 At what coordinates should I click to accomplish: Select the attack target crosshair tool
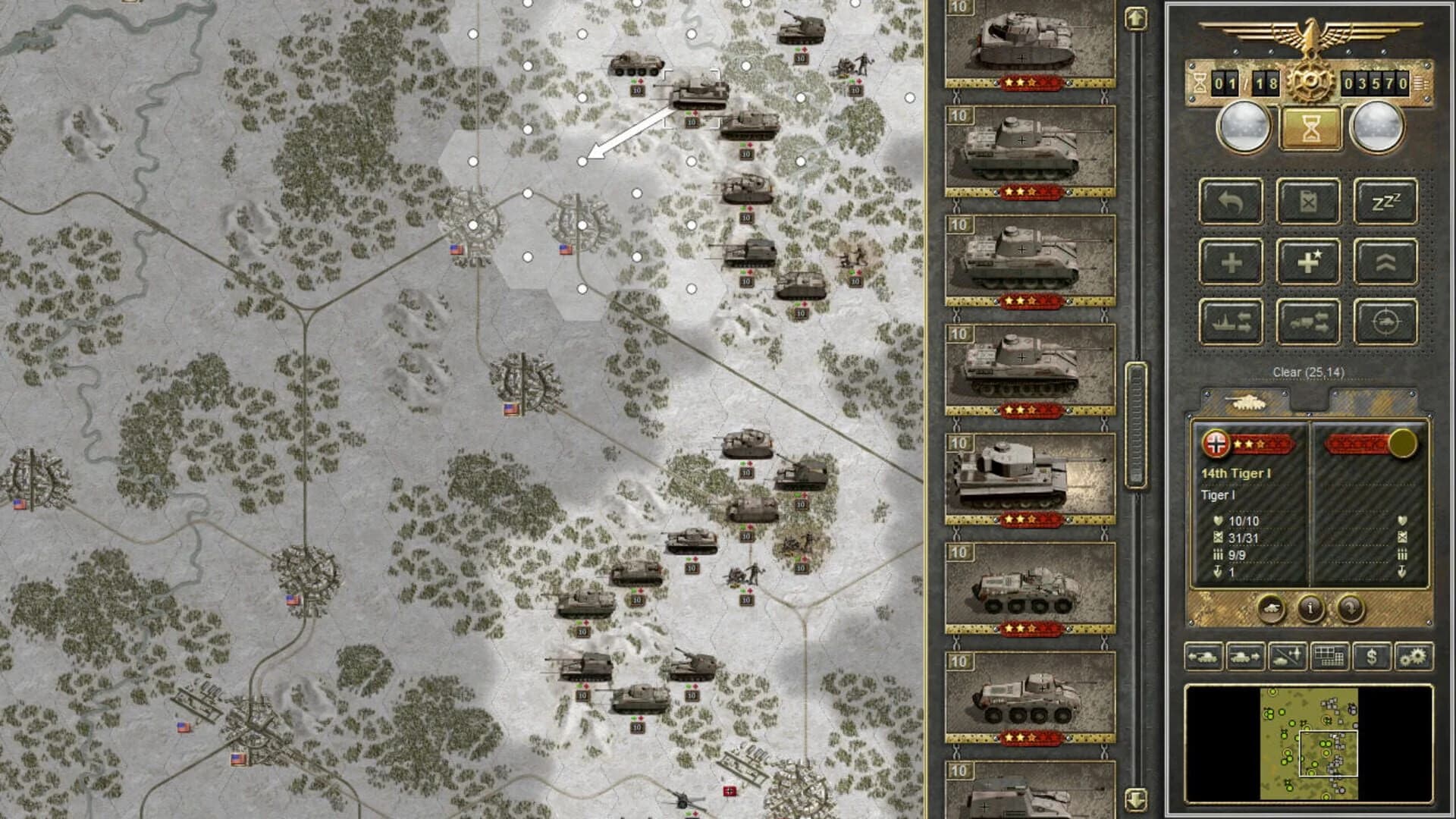click(x=1386, y=321)
